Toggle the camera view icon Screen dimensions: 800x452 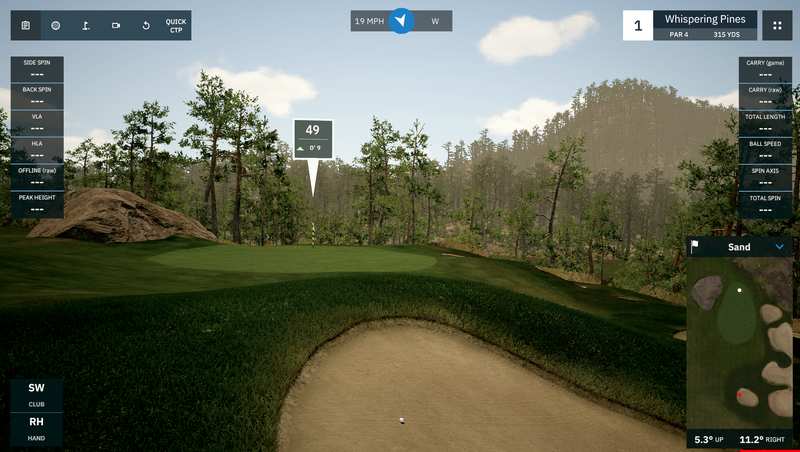(x=116, y=25)
